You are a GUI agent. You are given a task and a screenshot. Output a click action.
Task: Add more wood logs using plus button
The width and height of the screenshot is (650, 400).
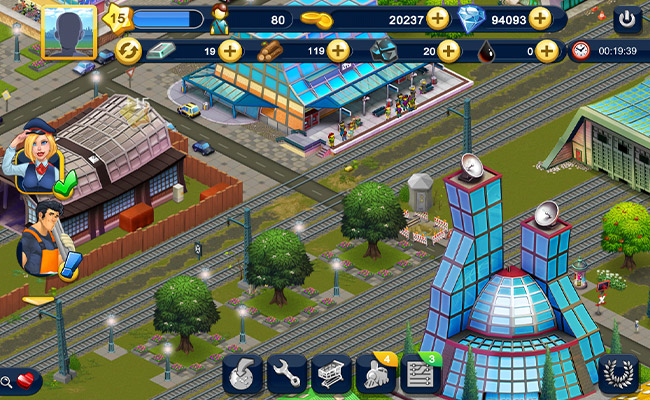338,50
